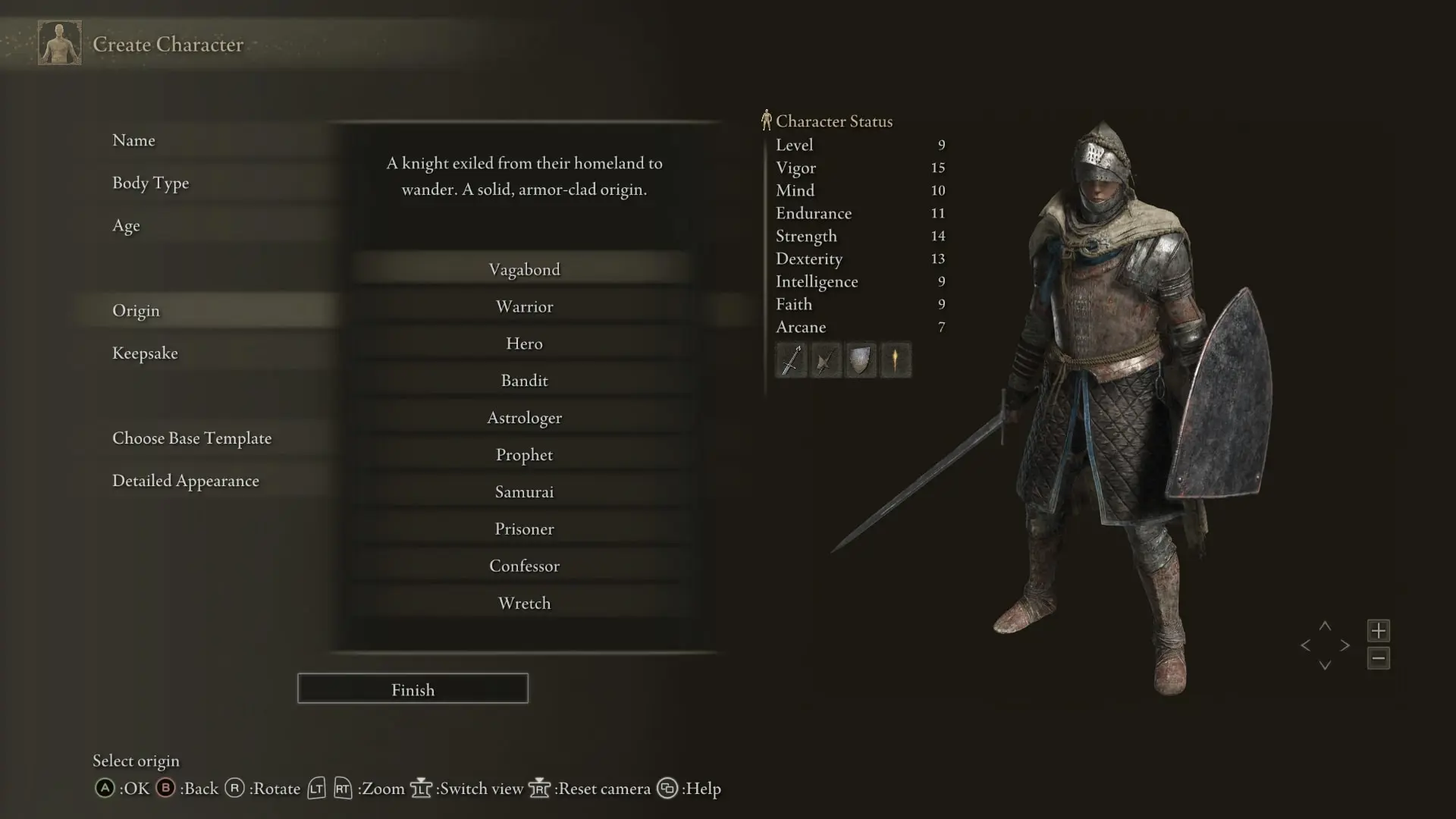Click the torch item slot icon

(896, 360)
